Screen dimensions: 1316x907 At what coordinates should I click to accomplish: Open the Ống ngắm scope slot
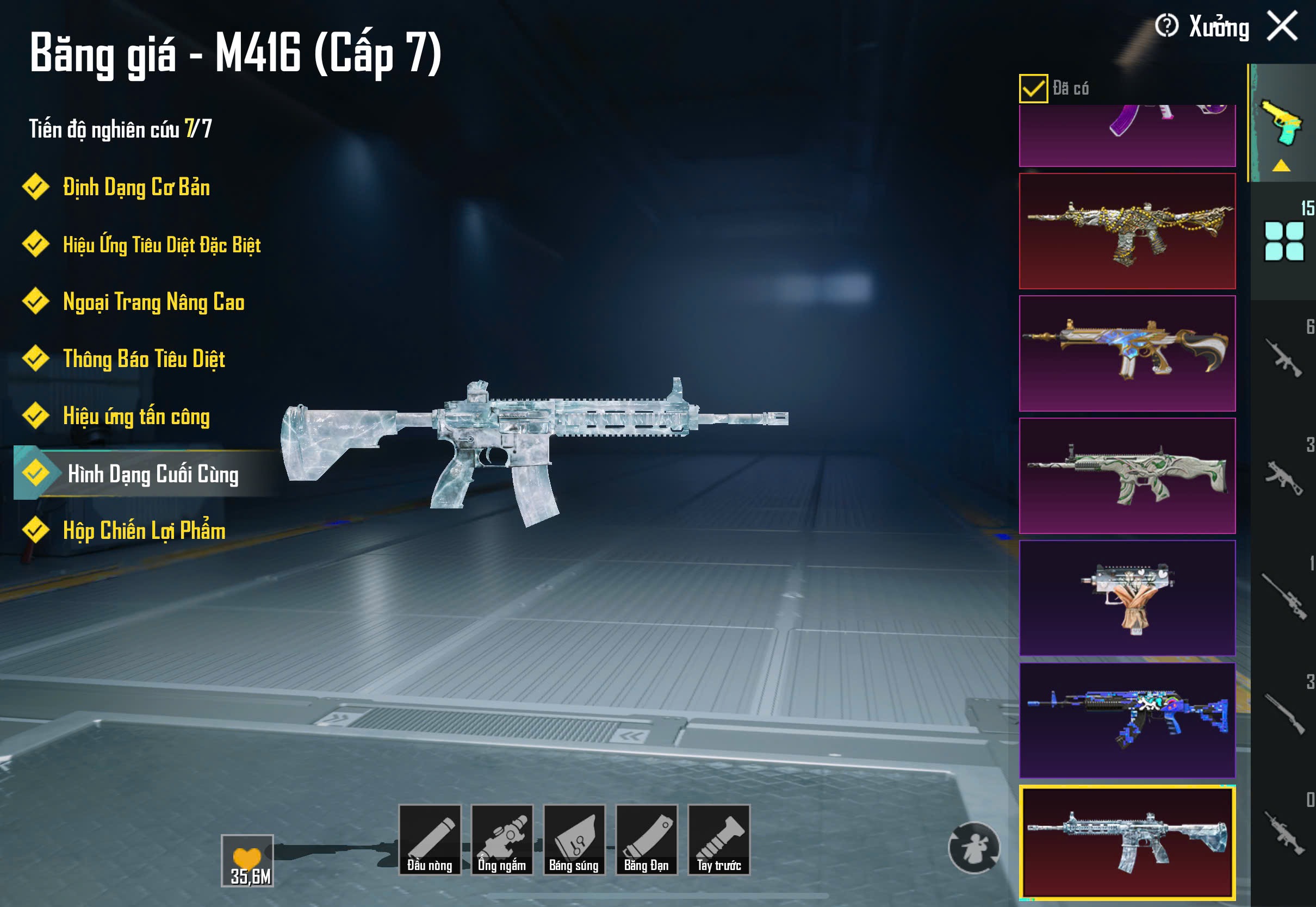point(502,840)
